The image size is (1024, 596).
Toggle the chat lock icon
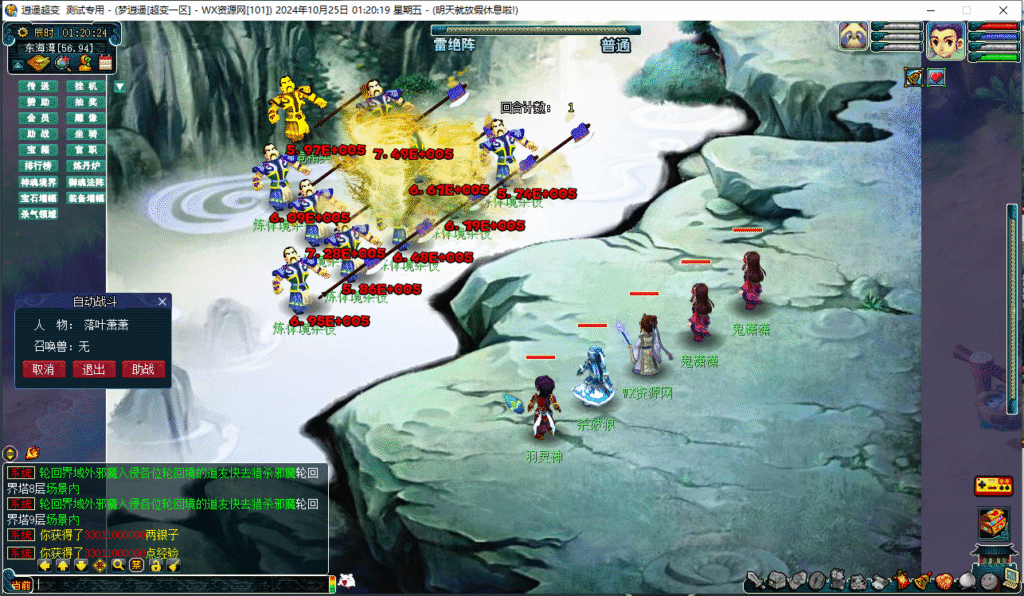pyautogui.click(x=155, y=565)
